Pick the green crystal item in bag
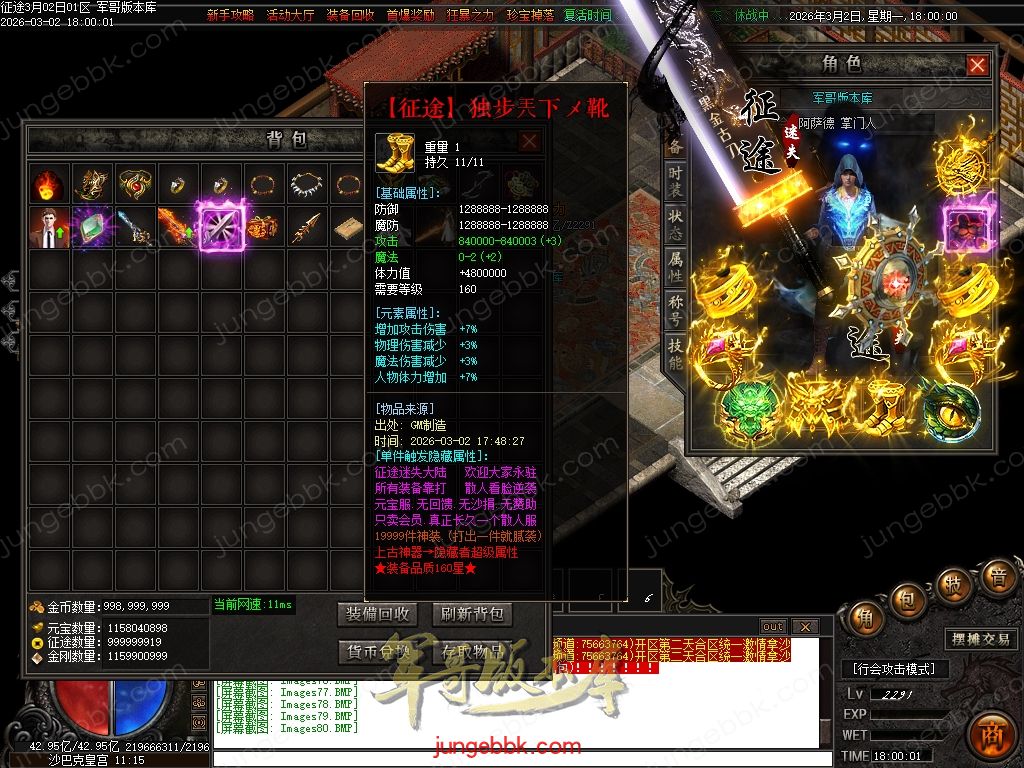This screenshot has height=768, width=1024. point(90,228)
